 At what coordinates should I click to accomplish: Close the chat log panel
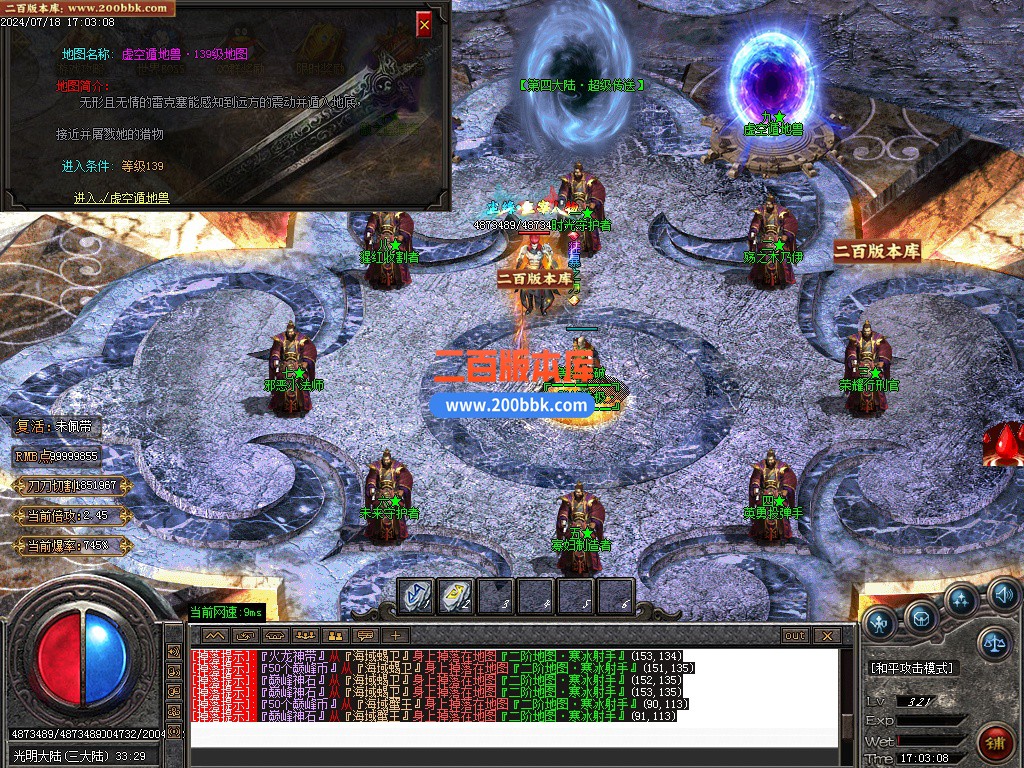826,635
